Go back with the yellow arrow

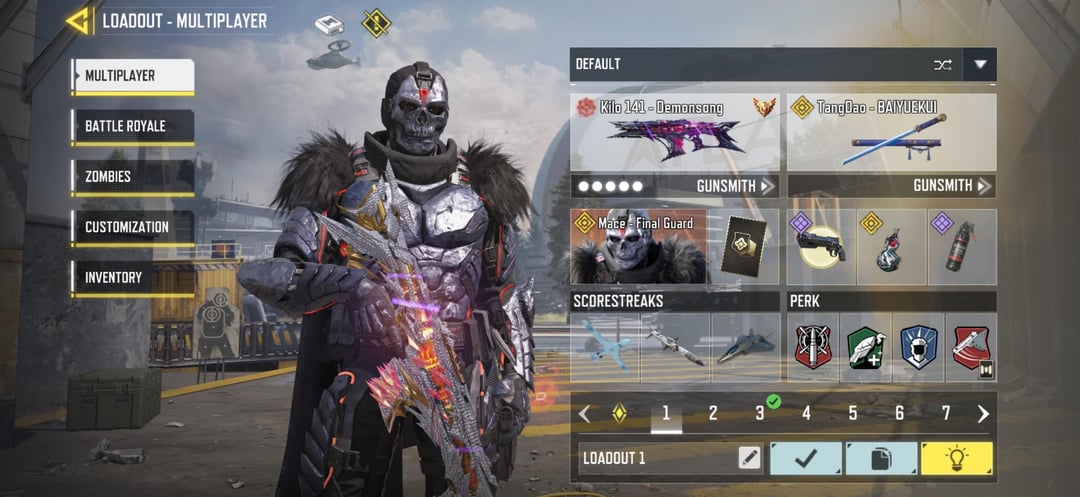78,20
